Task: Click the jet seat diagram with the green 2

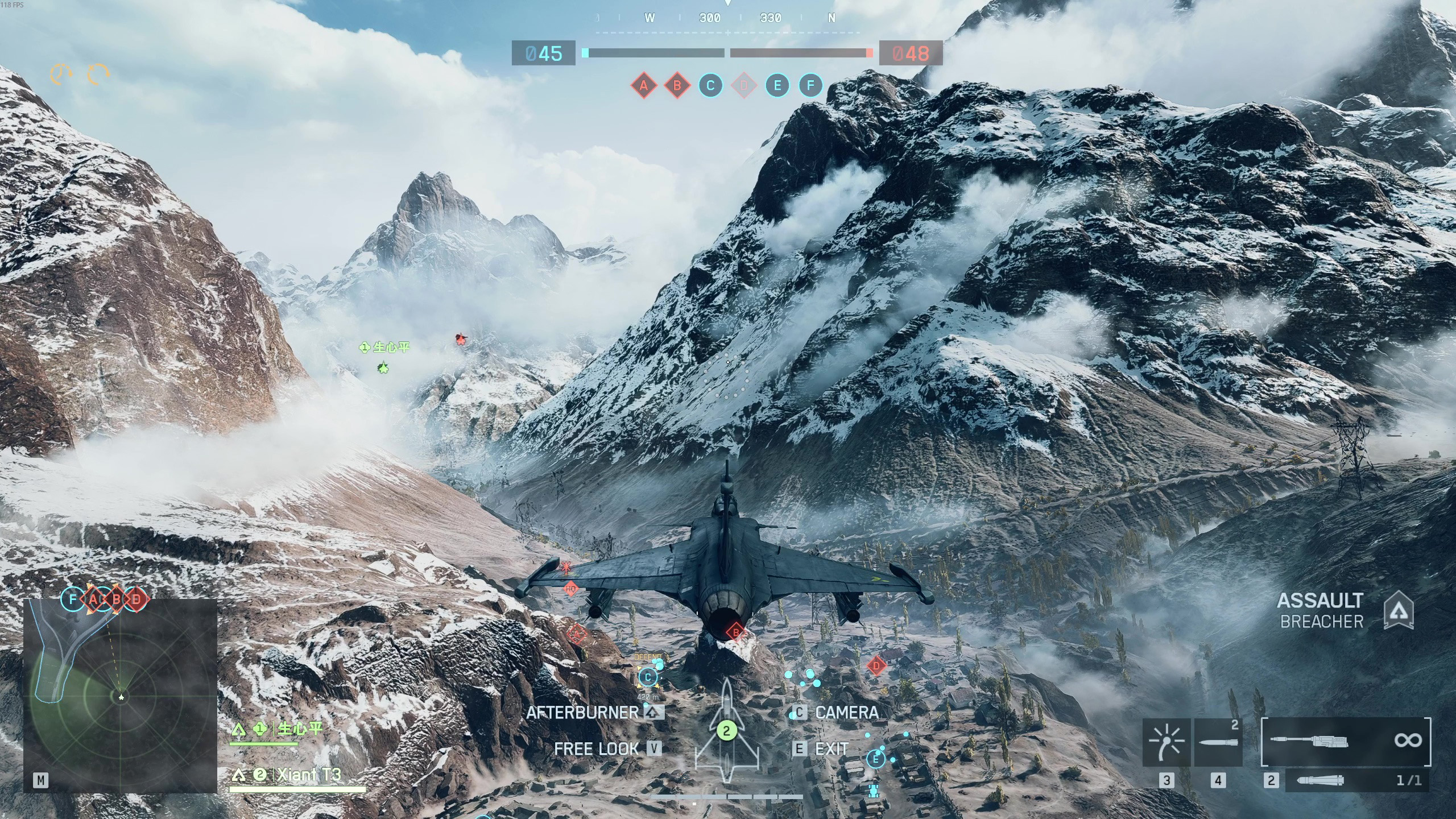Action: tap(726, 731)
